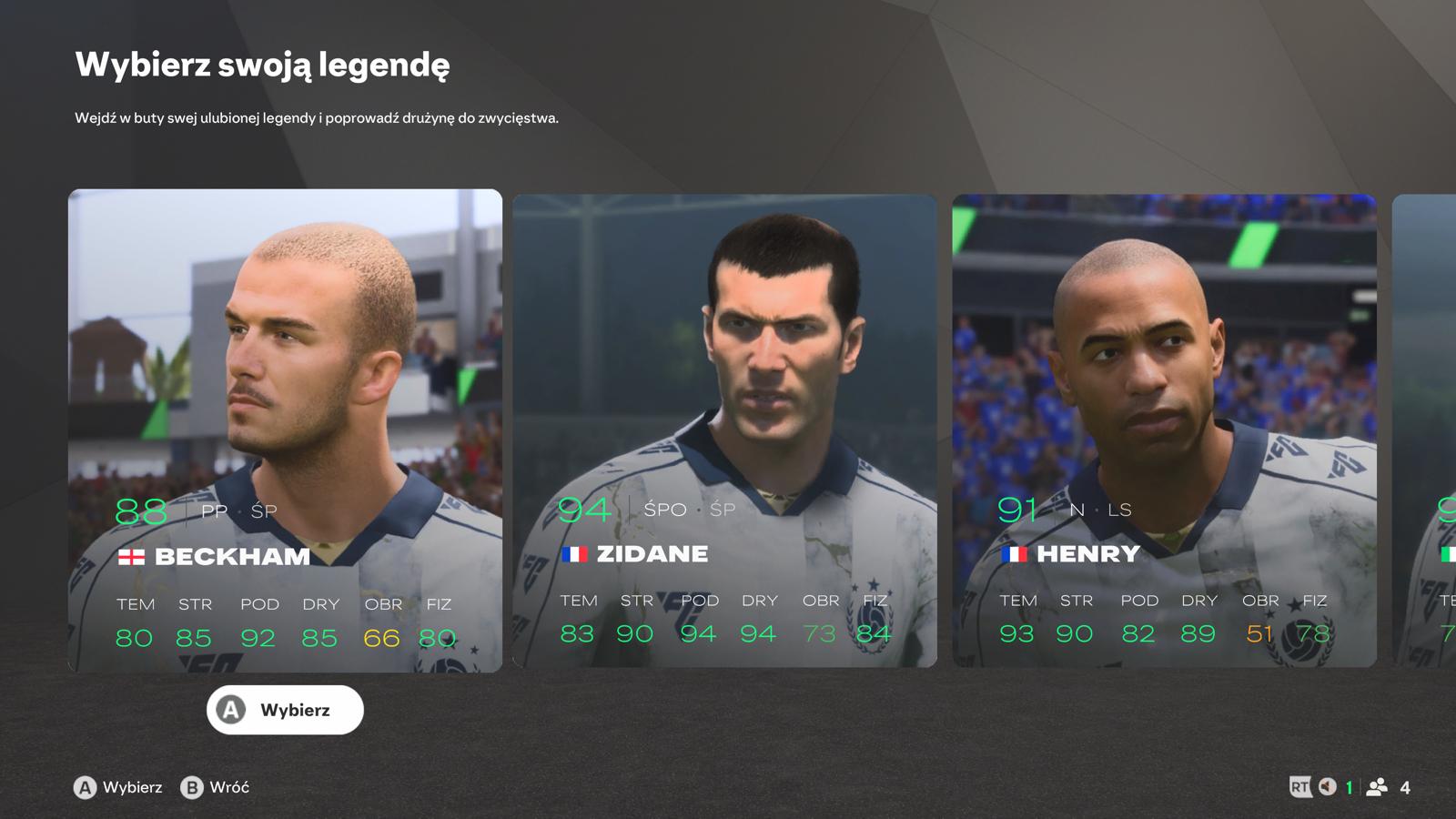Open the players count icon
Image resolution: width=1456 pixels, height=819 pixels.
coord(1378,787)
